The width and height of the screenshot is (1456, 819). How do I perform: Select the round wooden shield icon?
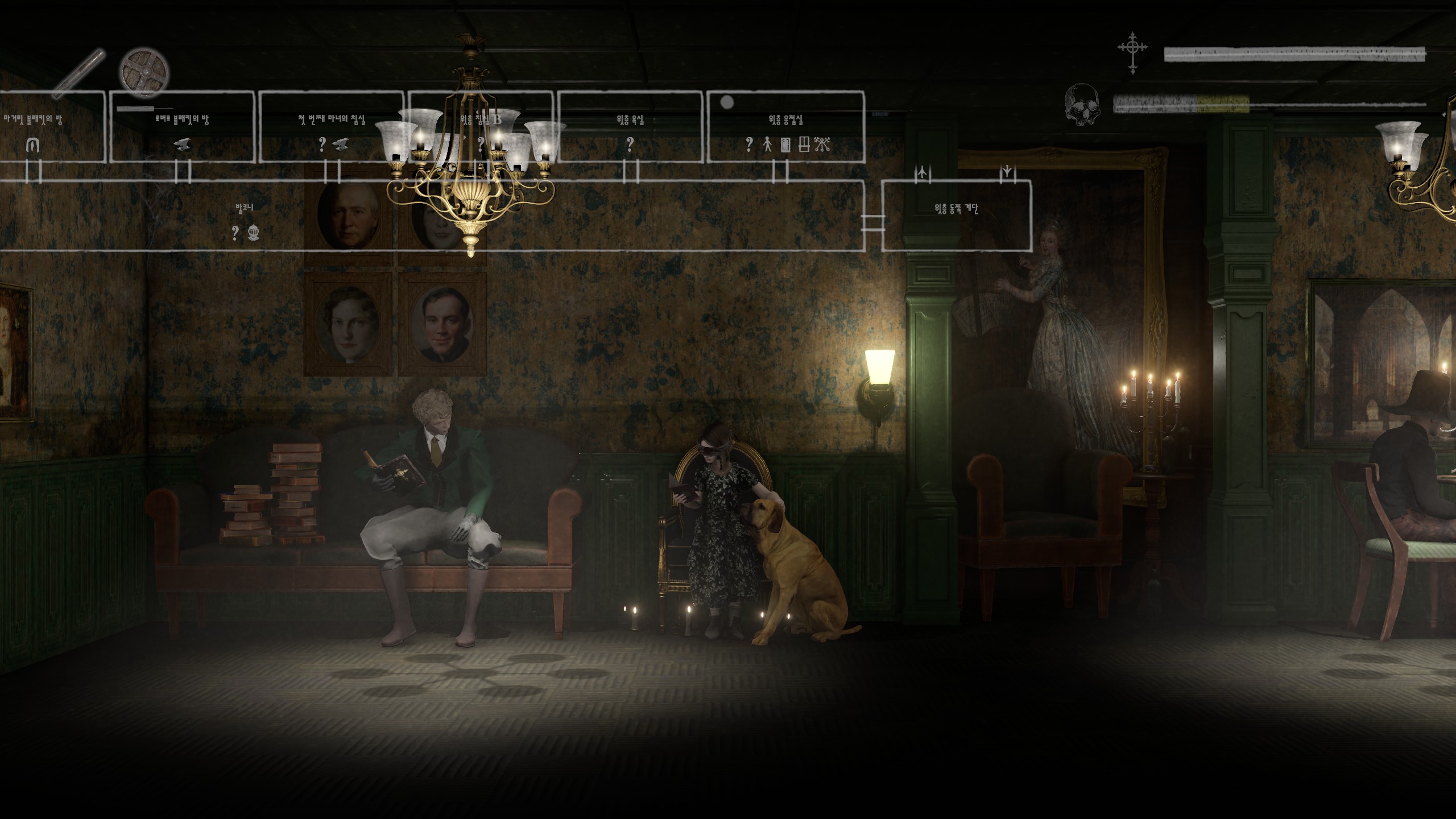144,73
